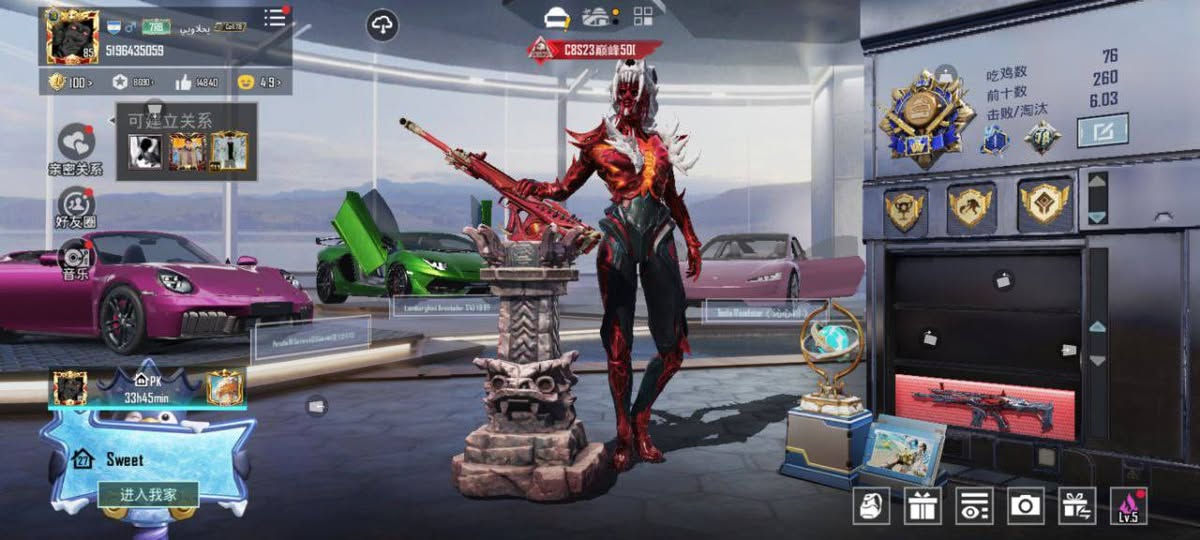Viewport: 1200px width, 540px height.
Task: Open the camera screenshot button
Action: [1025, 506]
